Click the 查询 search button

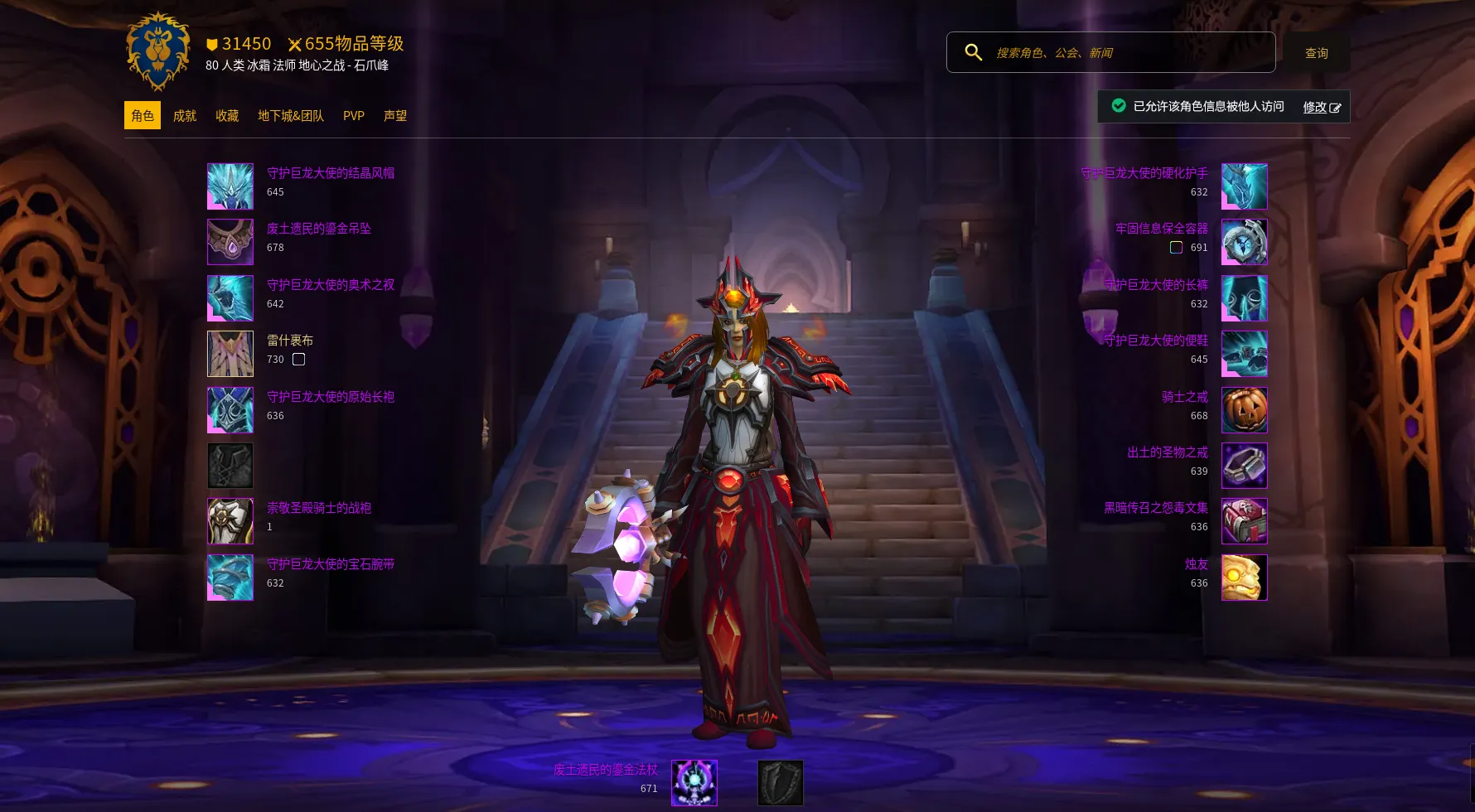pyautogui.click(x=1316, y=53)
